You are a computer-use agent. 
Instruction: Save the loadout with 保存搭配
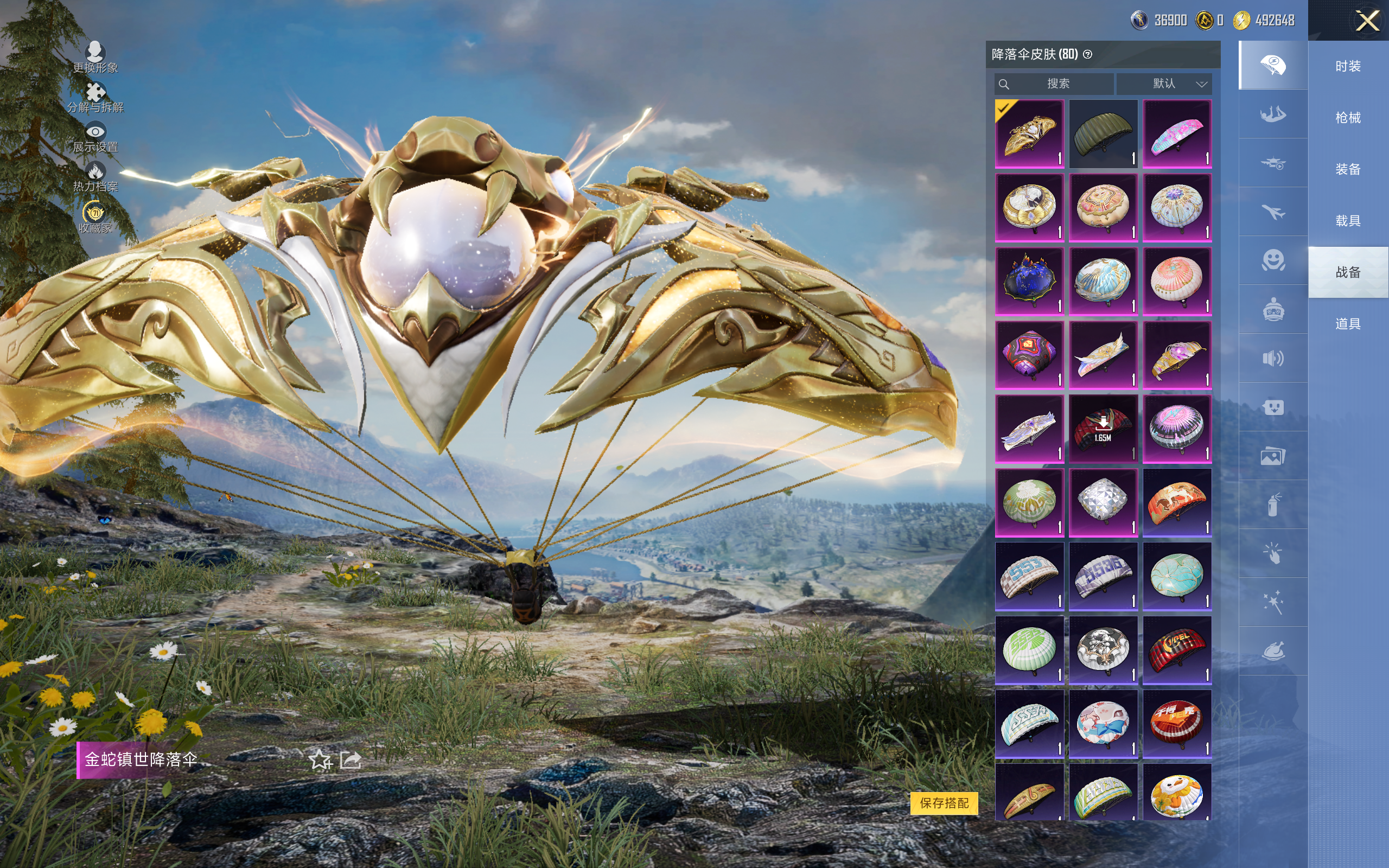click(944, 802)
